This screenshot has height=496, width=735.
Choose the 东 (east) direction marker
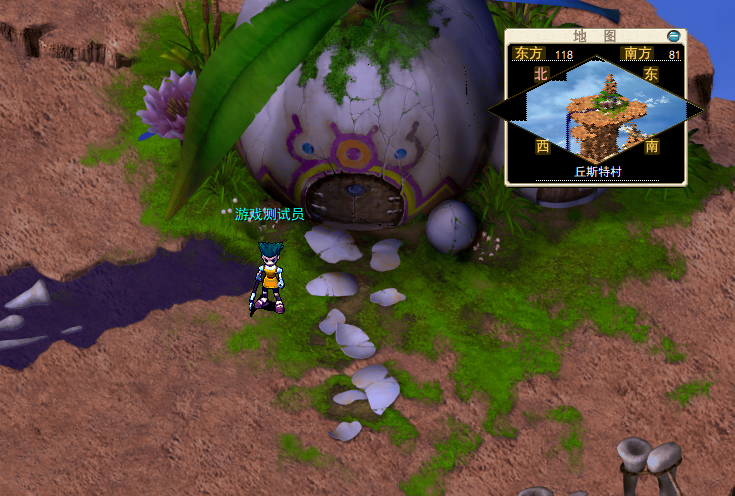point(651,74)
